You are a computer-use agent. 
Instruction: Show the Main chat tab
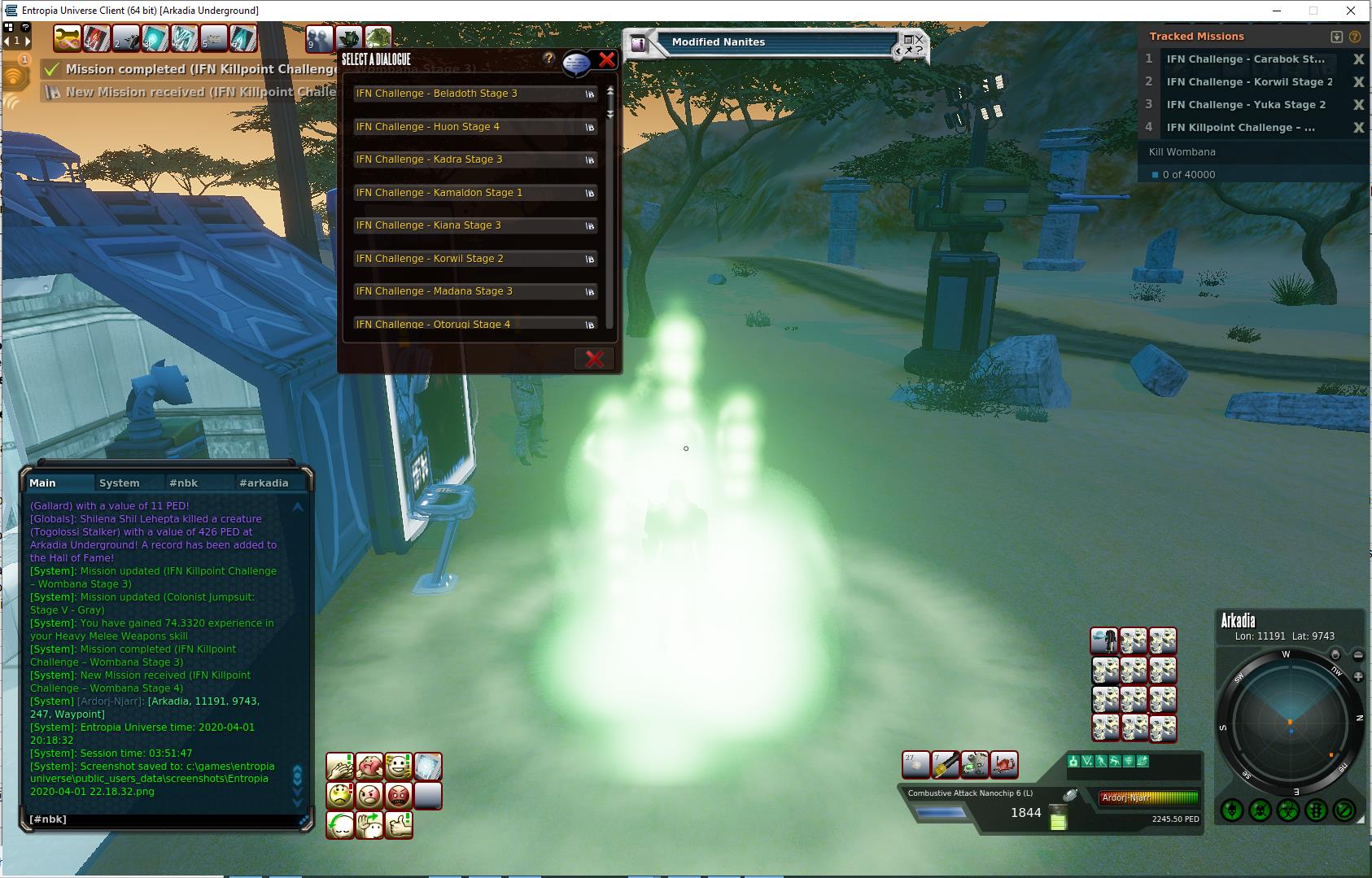tap(43, 483)
